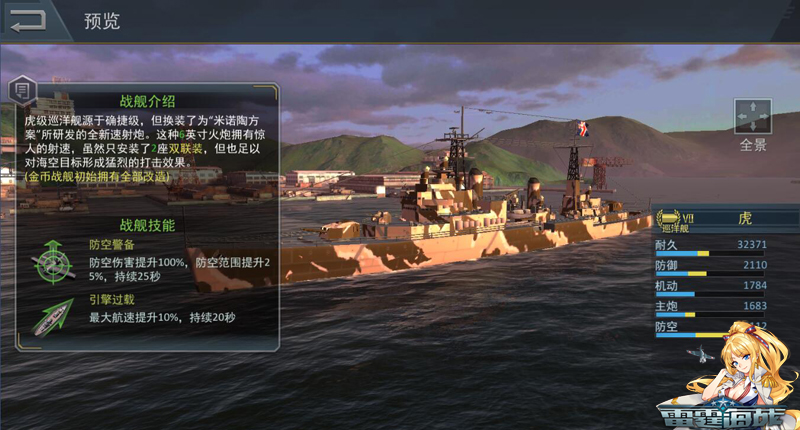This screenshot has height=430, width=800.
Task: Toggle the 全景 panorama view button
Action: point(753,116)
